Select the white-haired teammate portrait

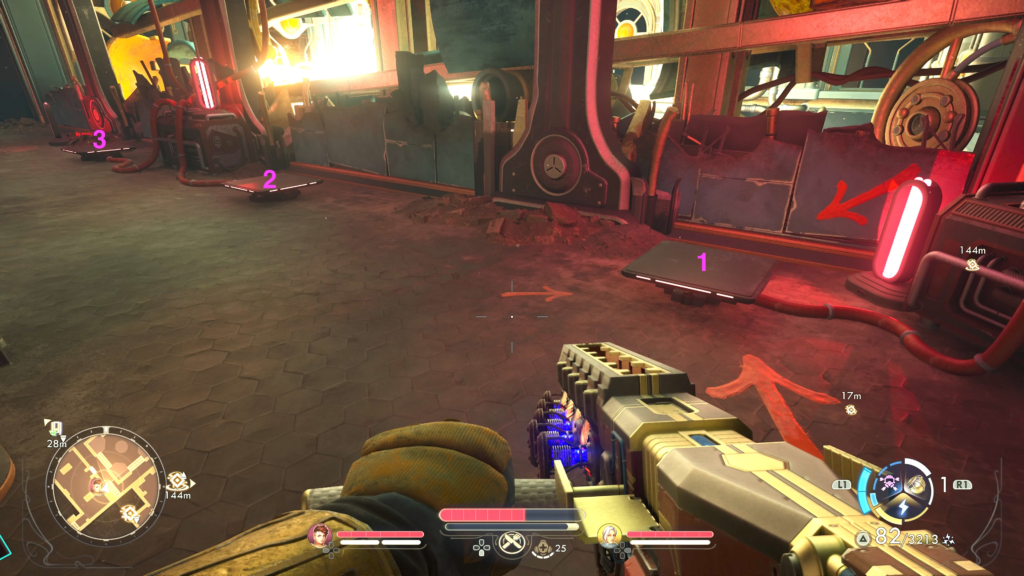(608, 535)
